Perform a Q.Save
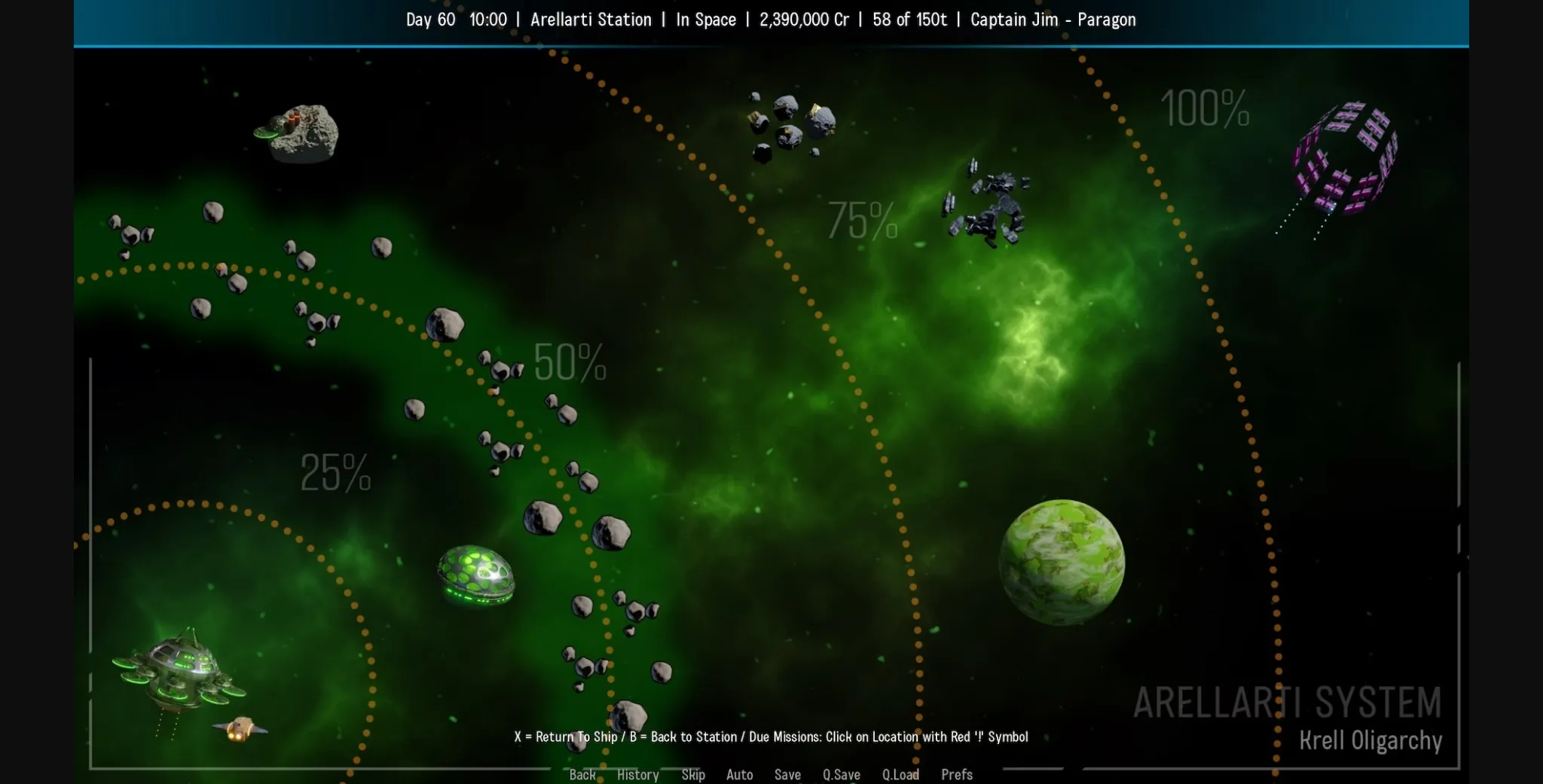The width and height of the screenshot is (1543, 784). (x=841, y=774)
